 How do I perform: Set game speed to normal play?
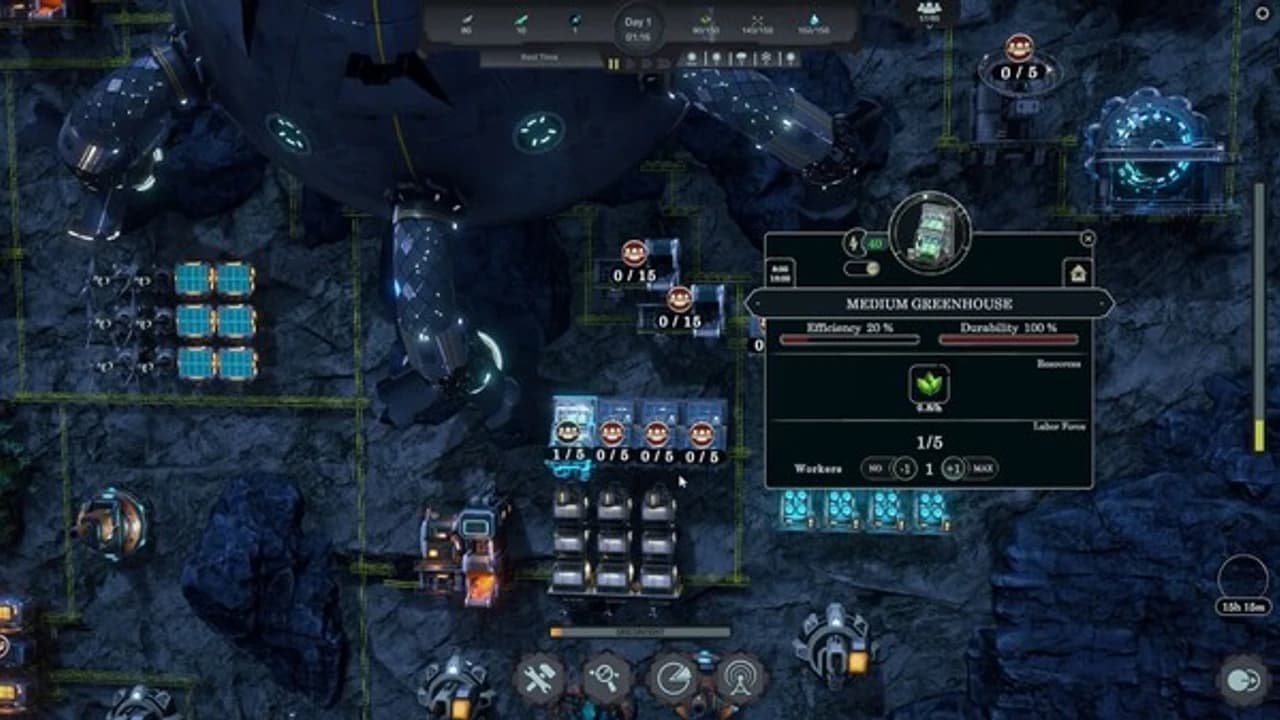[x=631, y=63]
